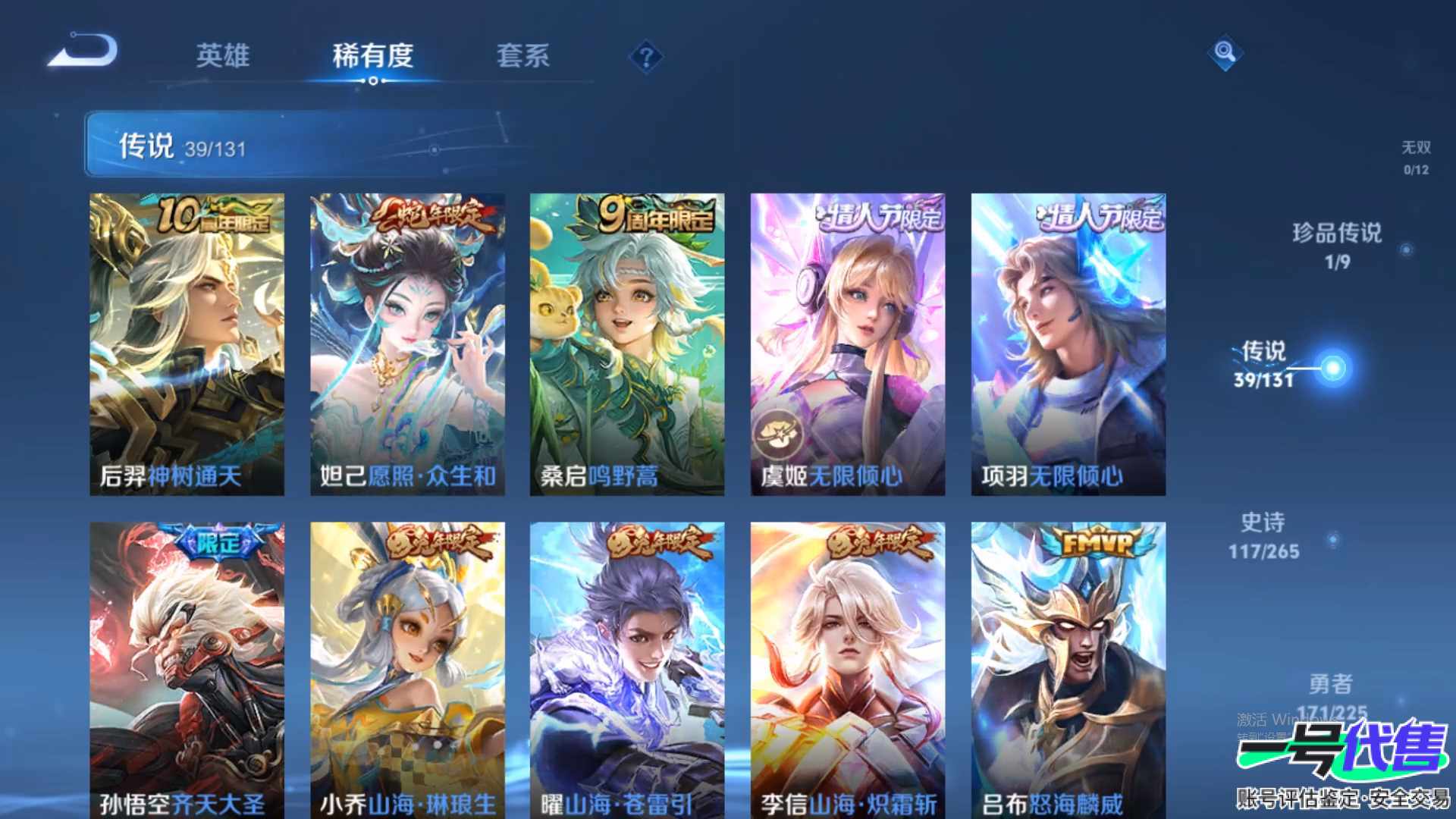View the 妲己 愿照·众生和 skin card
This screenshot has width=1456, height=819.
407,344
